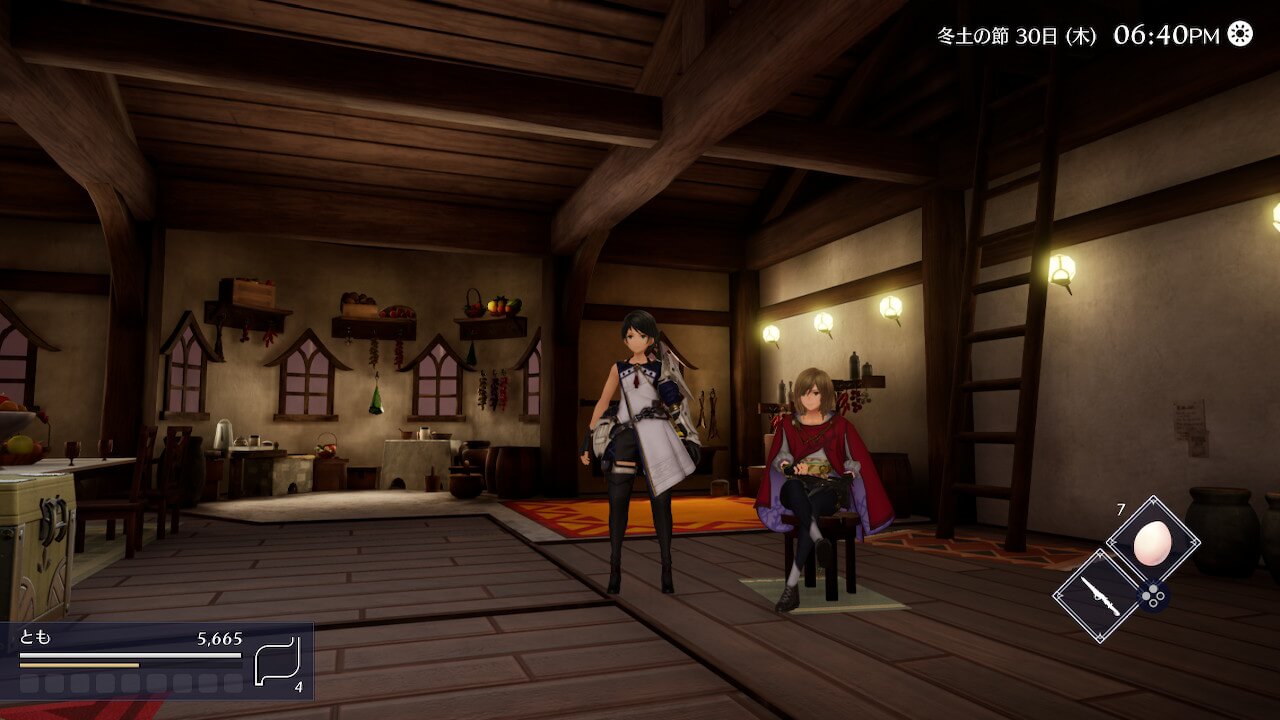Click the weather icon beside the clock
Image resolution: width=1280 pixels, height=720 pixels.
[x=1240, y=34]
